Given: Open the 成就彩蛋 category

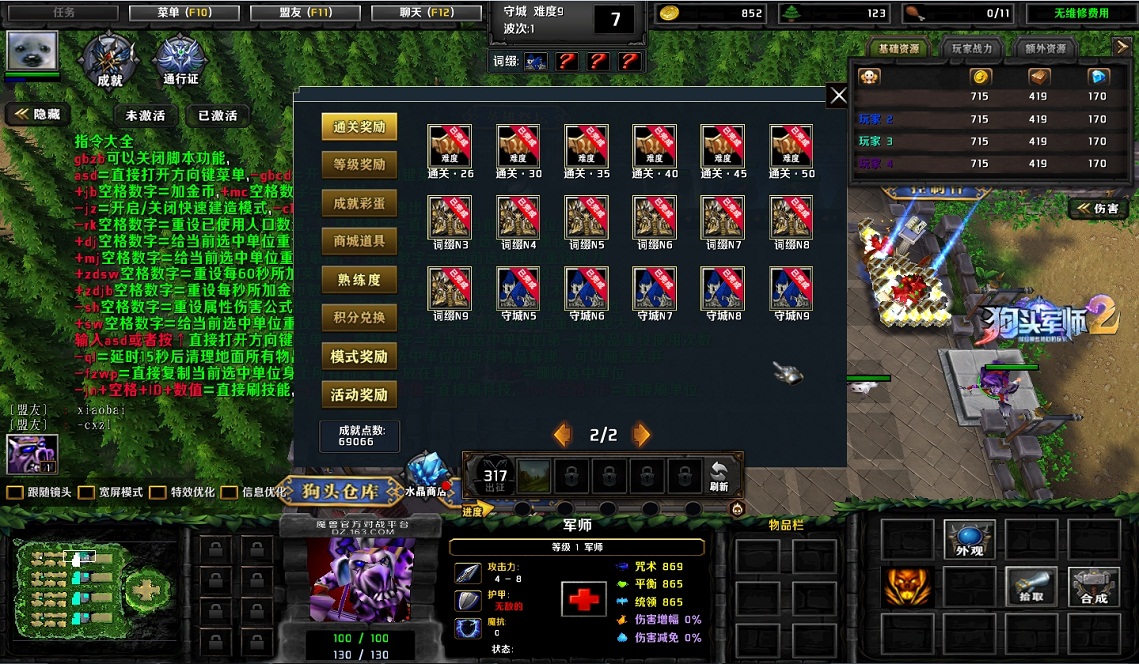Looking at the screenshot, I should tap(359, 203).
